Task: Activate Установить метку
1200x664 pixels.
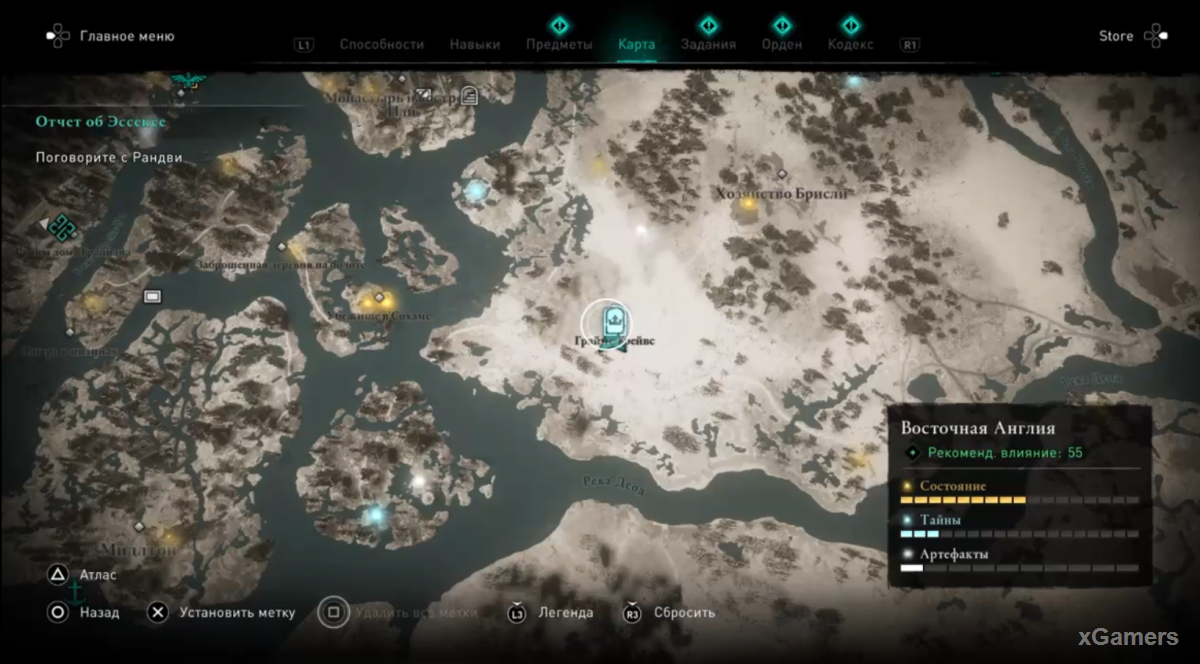Action: (x=237, y=612)
